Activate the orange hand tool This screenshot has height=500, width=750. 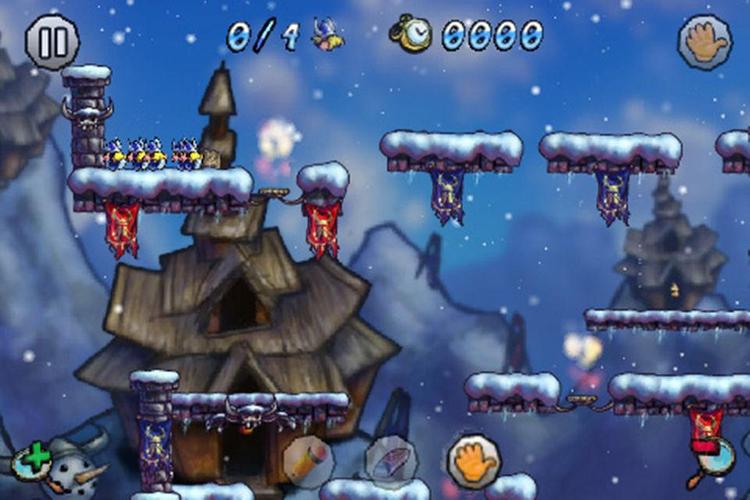point(473,460)
